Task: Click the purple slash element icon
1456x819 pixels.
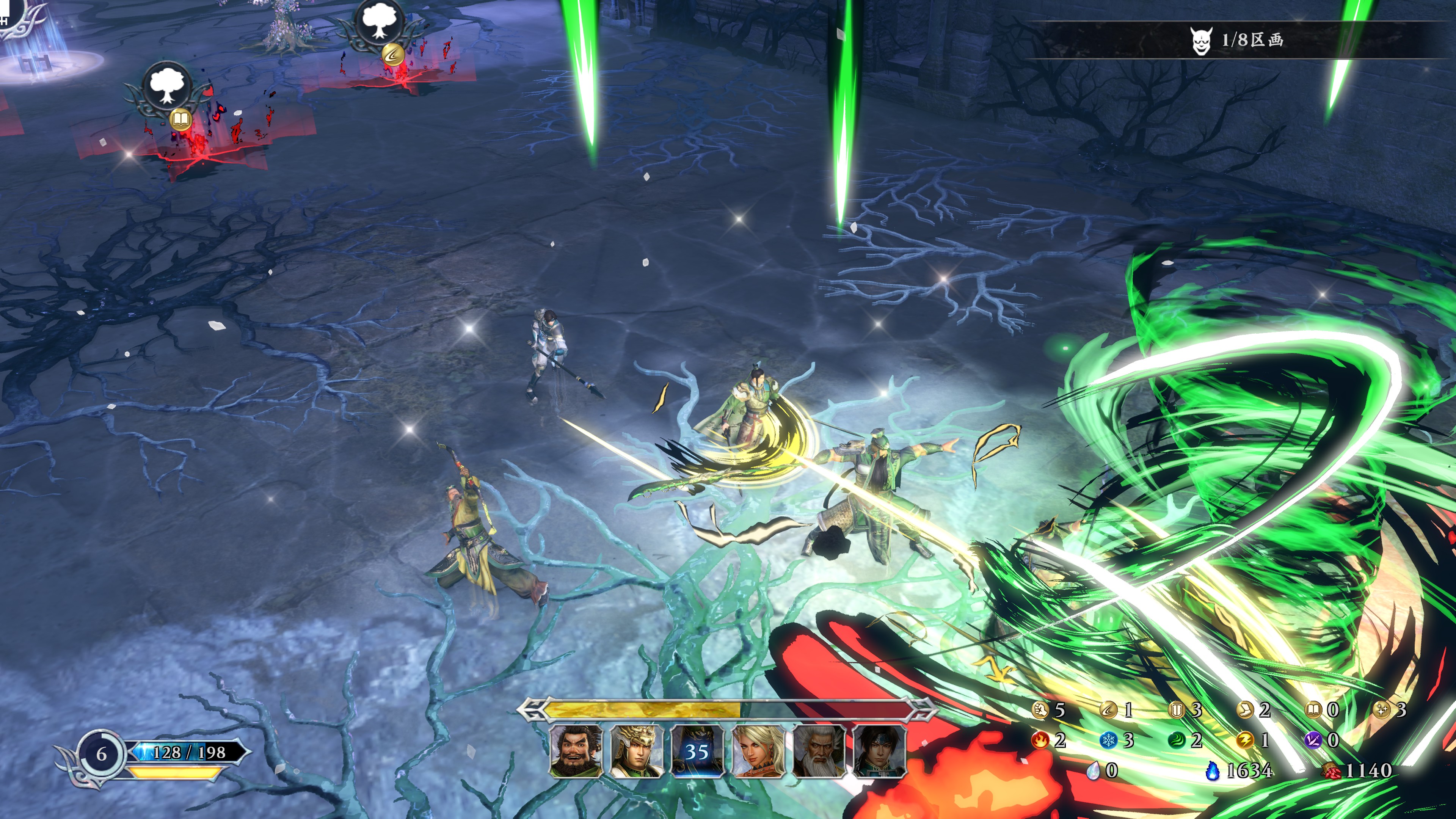Action: (x=1312, y=740)
